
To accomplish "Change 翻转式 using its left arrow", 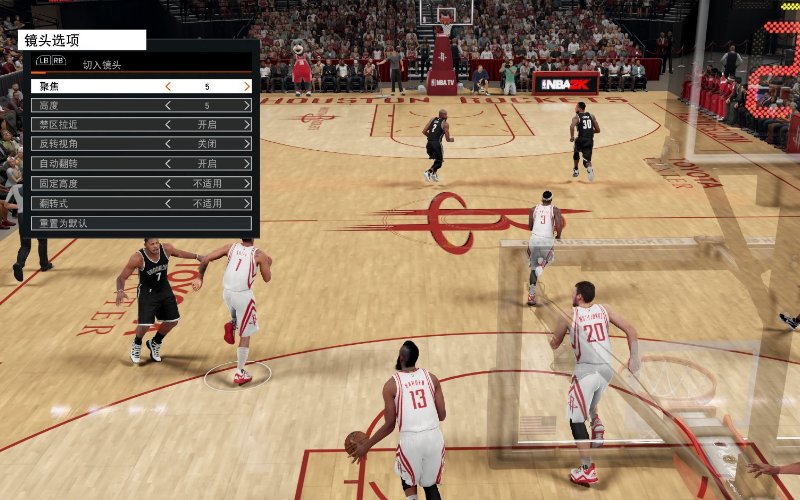I will (168, 203).
